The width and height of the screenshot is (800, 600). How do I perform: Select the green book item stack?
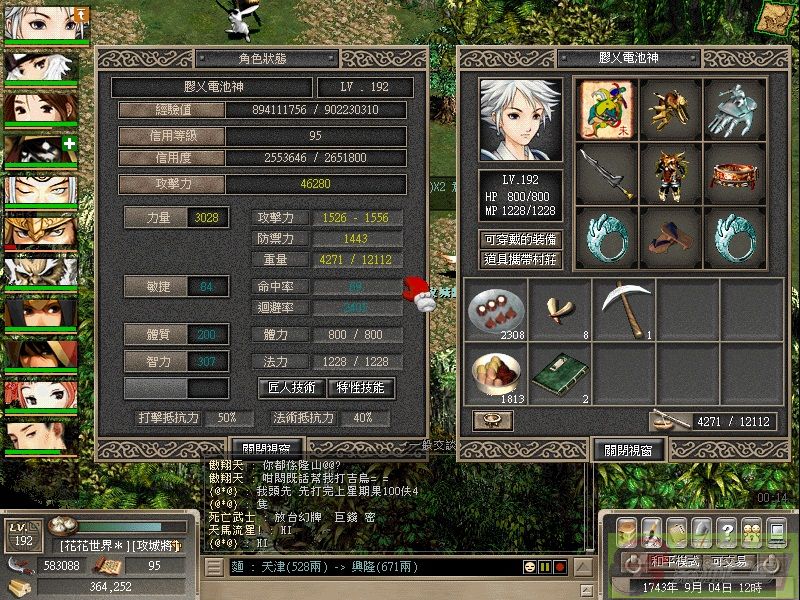[559, 375]
